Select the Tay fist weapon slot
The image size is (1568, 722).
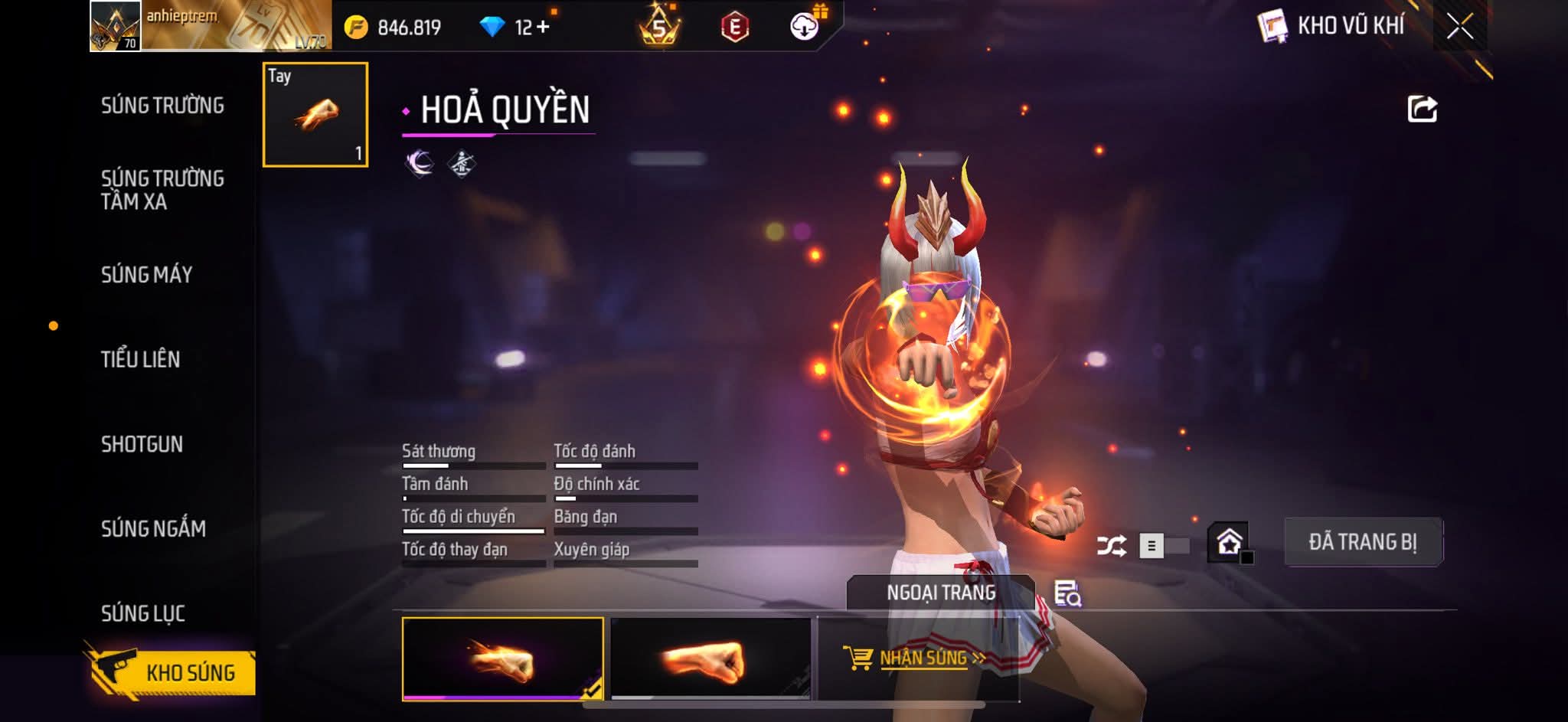point(315,115)
